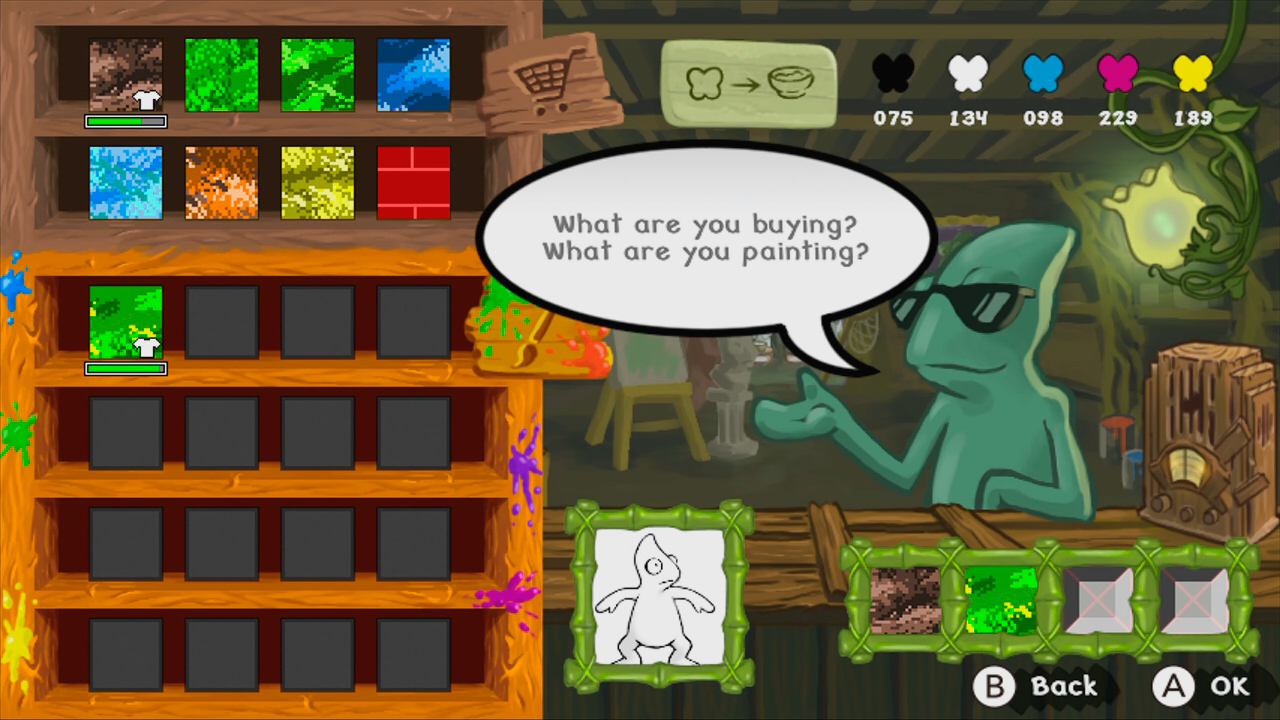Select the equipped green camo texture in inventory
1280x720 pixels.
pyautogui.click(x=125, y=320)
